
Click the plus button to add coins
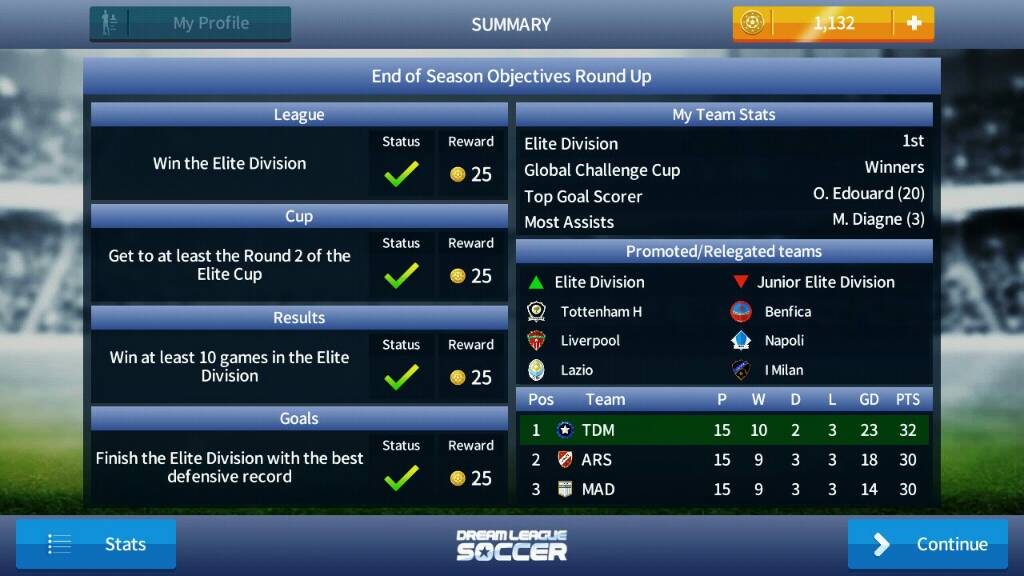[x=913, y=24]
